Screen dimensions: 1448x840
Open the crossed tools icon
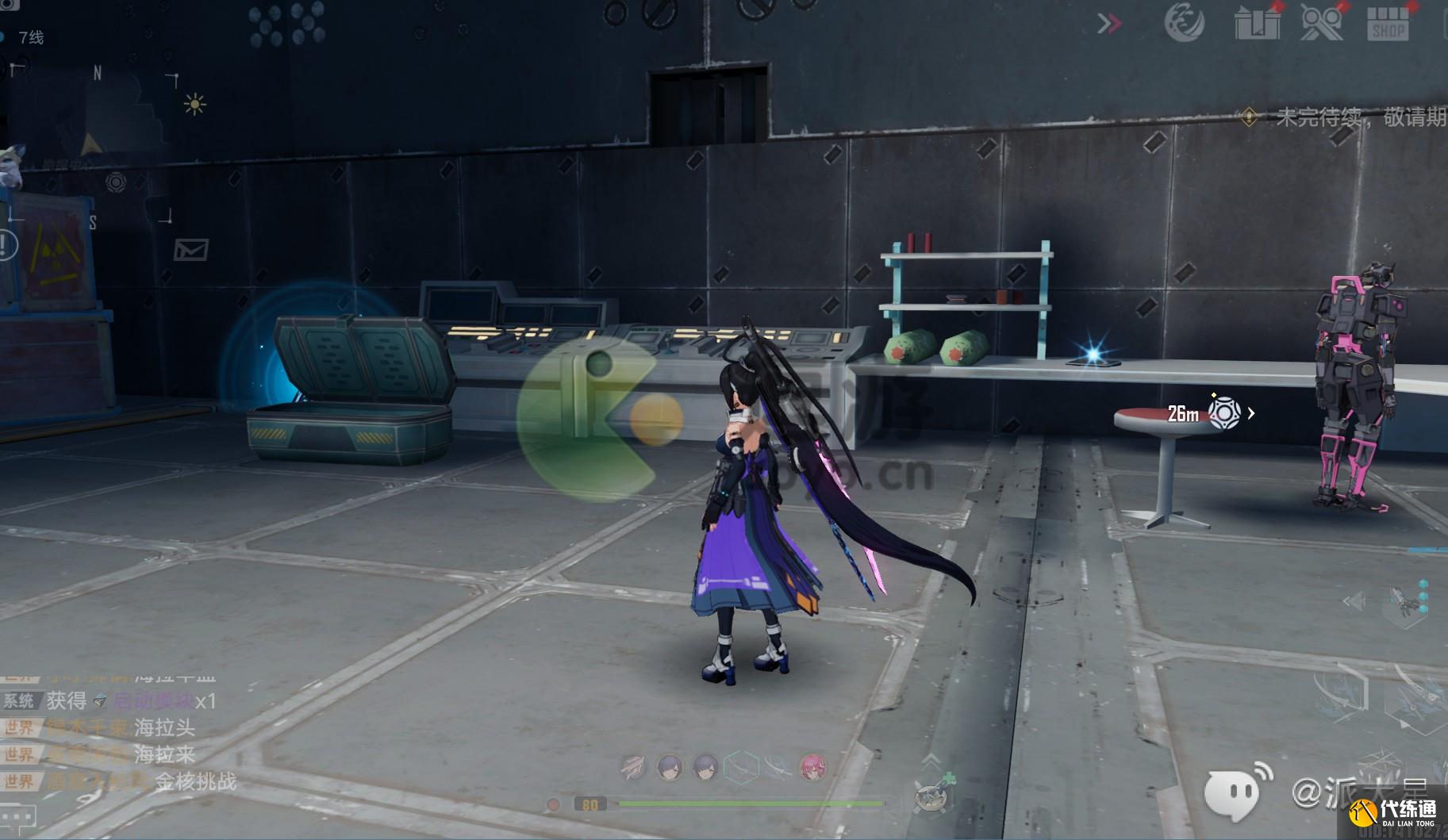[1322, 23]
